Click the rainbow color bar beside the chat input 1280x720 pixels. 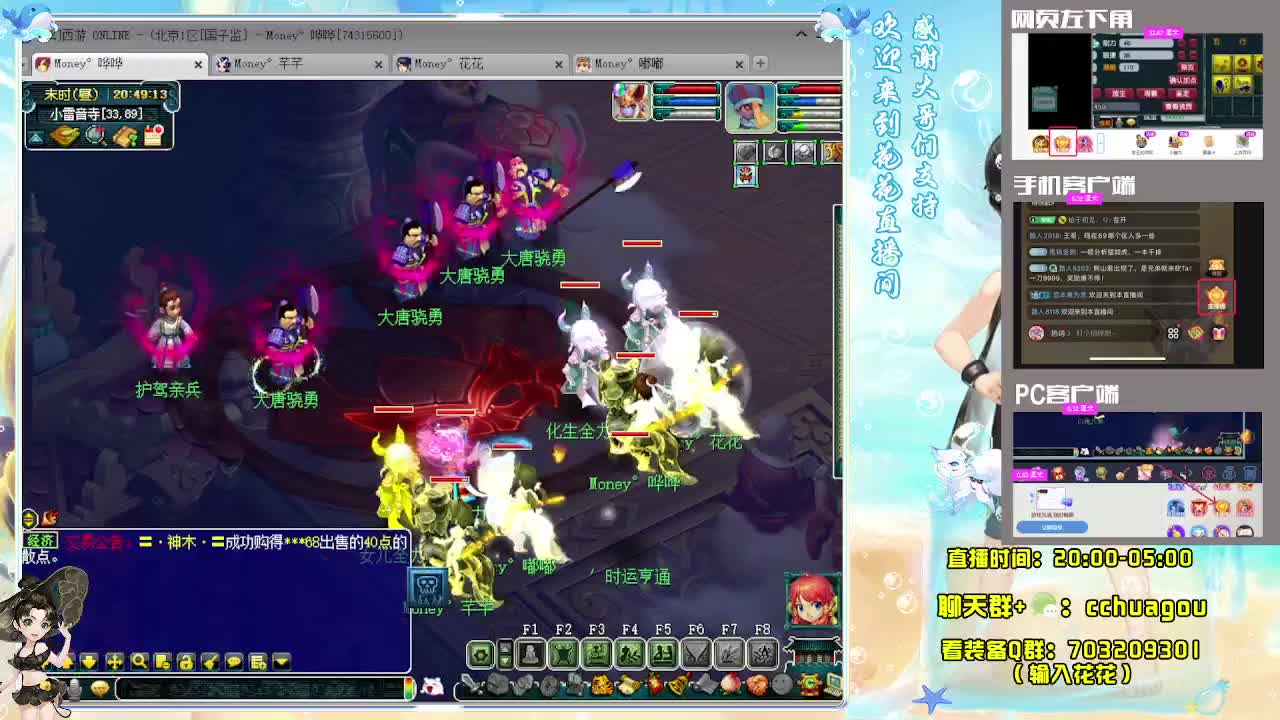coord(409,688)
